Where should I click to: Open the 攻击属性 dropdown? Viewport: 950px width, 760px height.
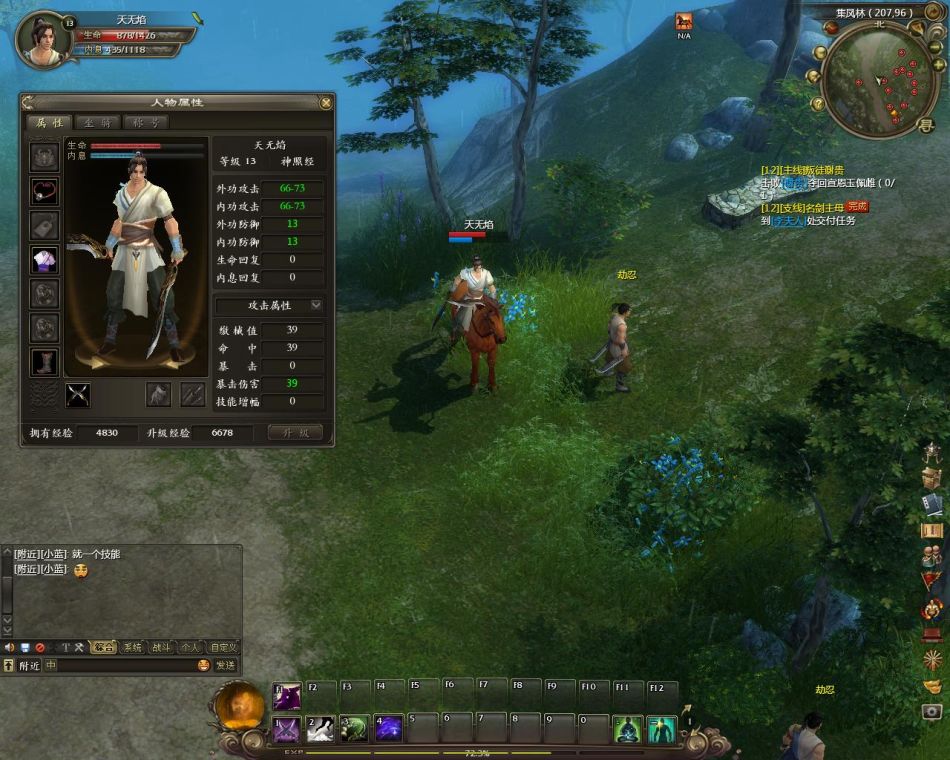(317, 305)
